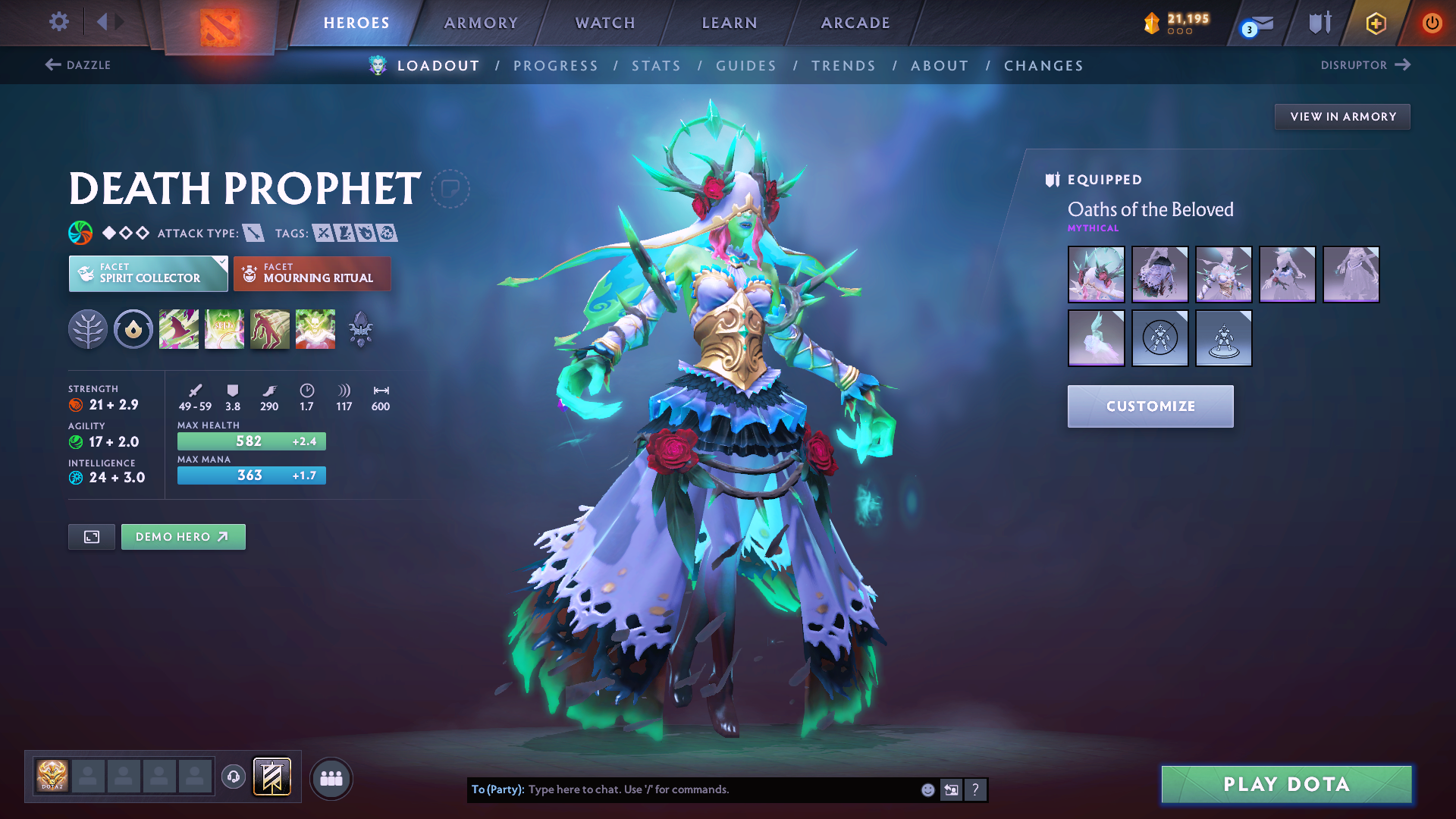Open the Guides section
The height and width of the screenshot is (819, 1456).
click(x=746, y=66)
